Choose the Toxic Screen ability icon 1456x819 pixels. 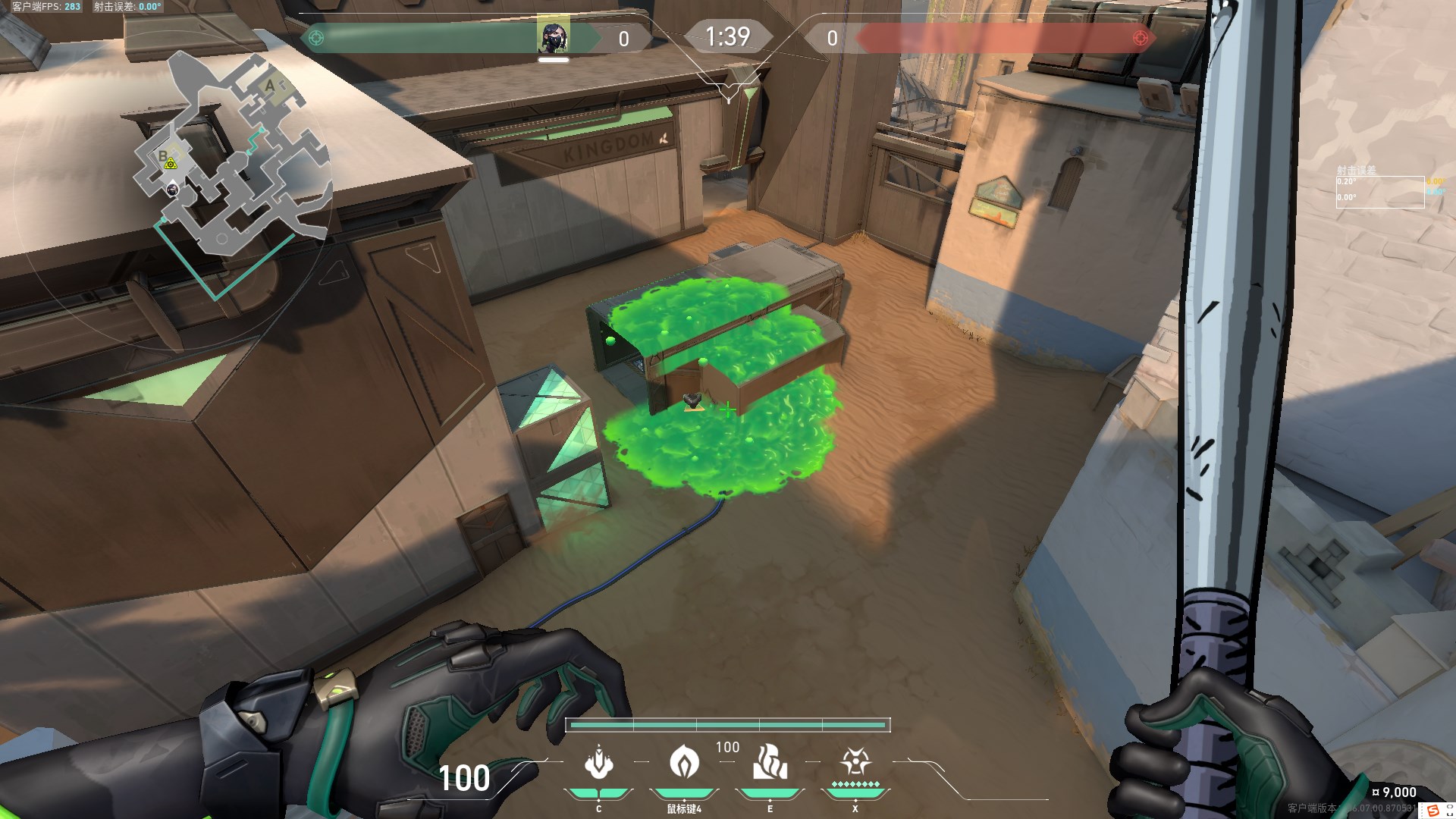tap(770, 762)
